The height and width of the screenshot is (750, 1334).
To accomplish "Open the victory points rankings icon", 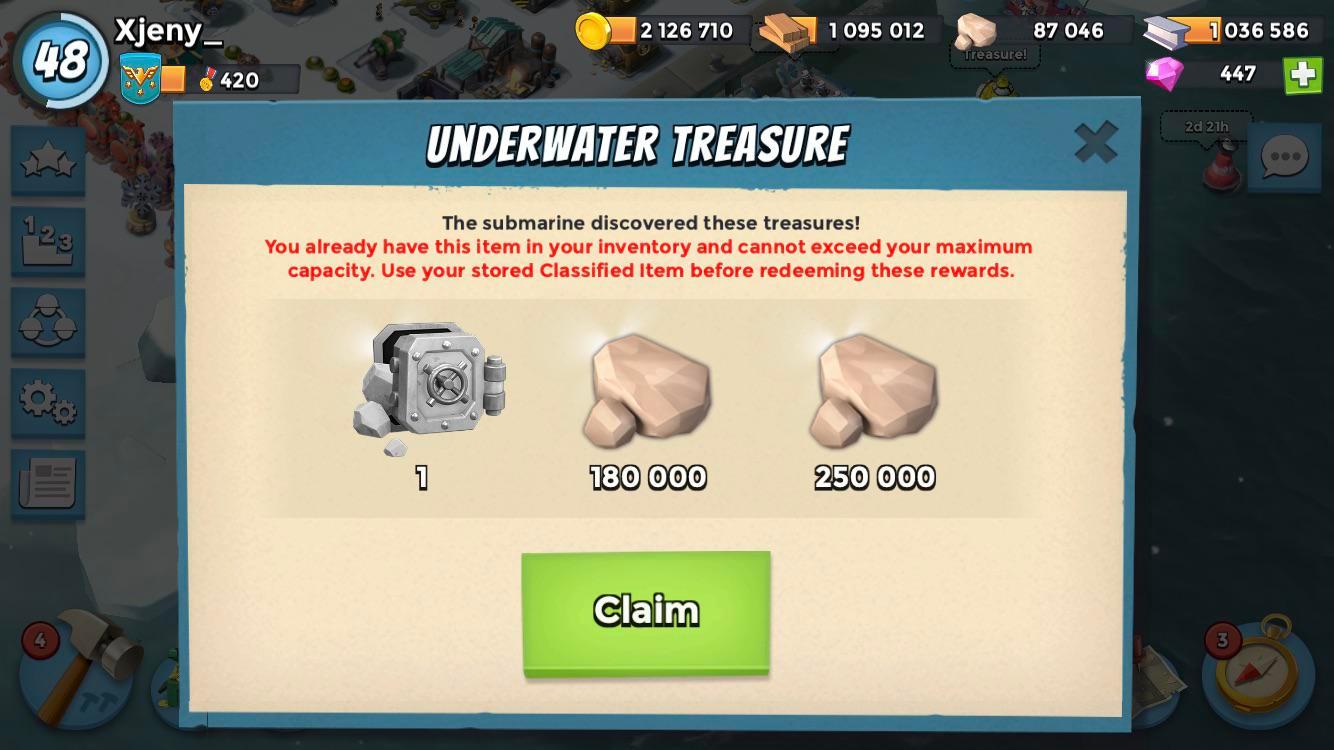I will (x=47, y=242).
